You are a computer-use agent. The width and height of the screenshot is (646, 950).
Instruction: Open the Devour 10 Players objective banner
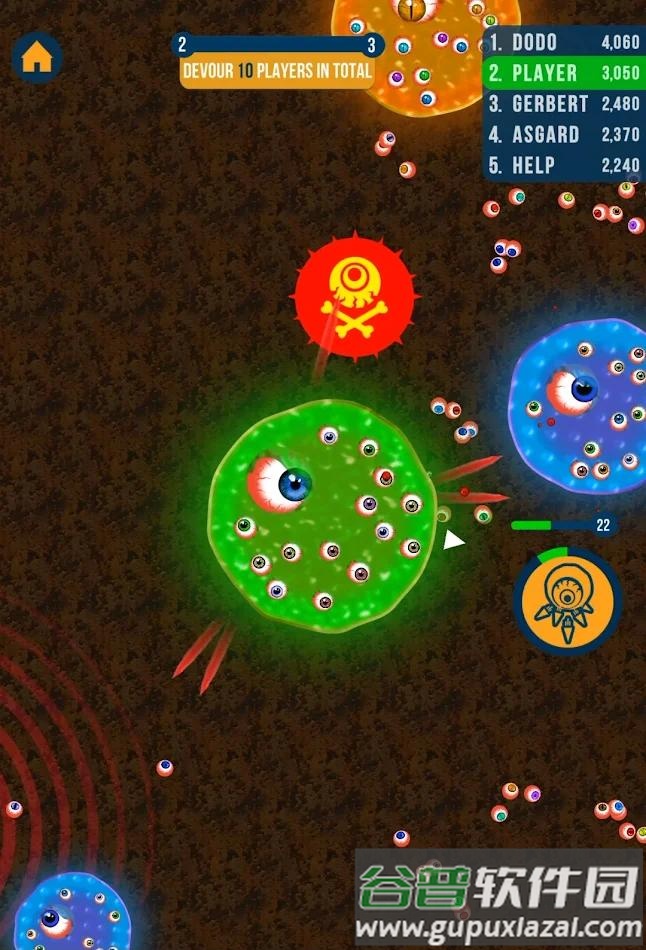click(x=277, y=71)
